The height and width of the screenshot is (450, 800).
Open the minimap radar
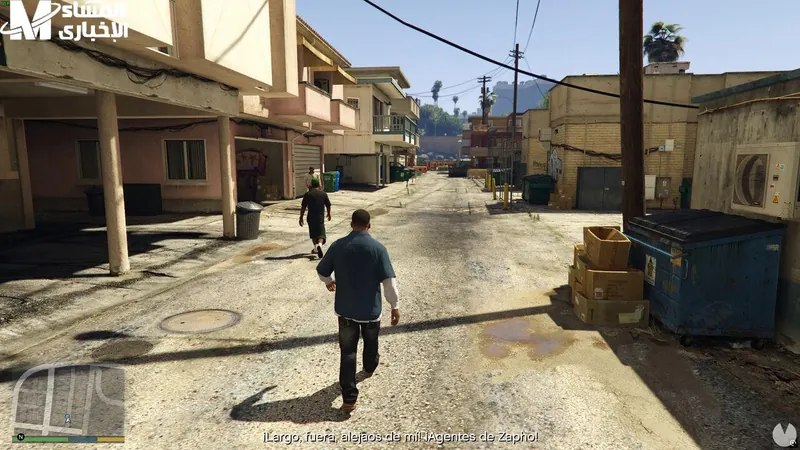tap(68, 400)
